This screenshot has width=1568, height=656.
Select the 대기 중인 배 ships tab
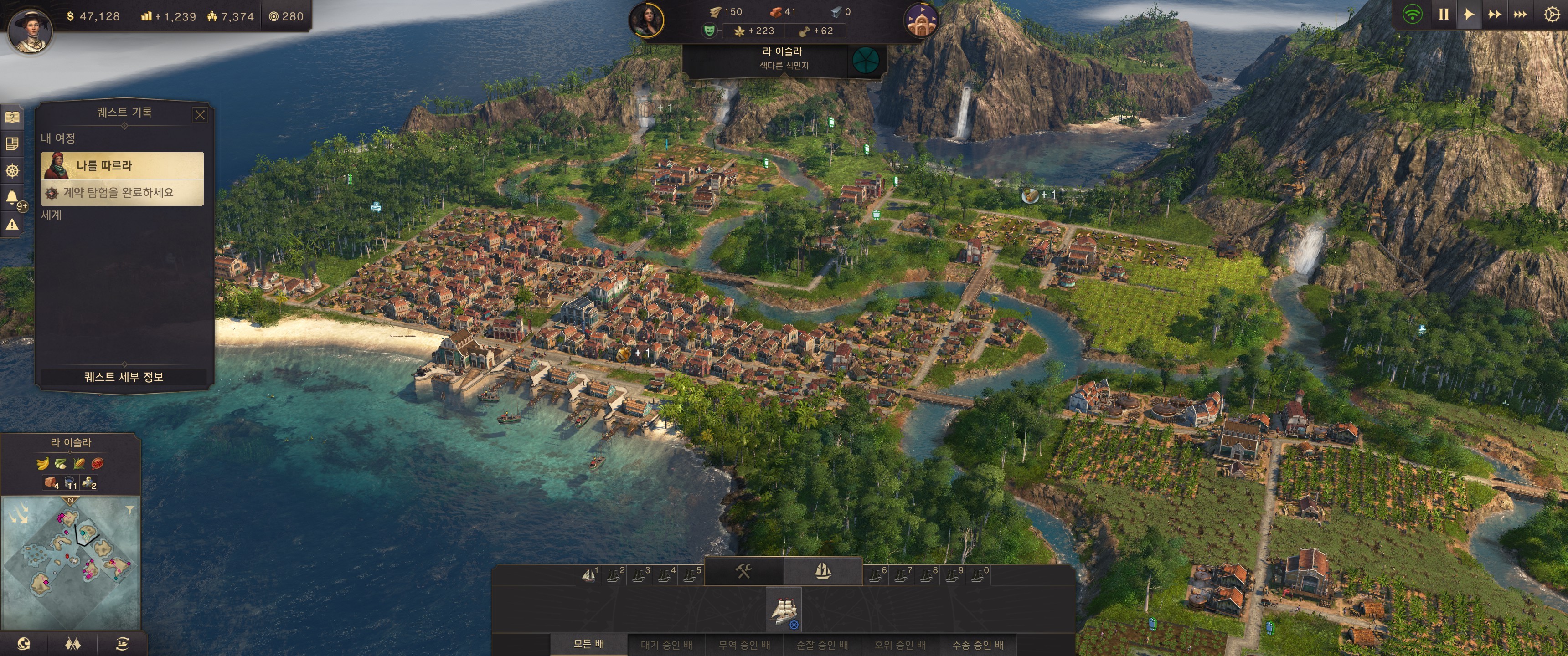click(666, 644)
